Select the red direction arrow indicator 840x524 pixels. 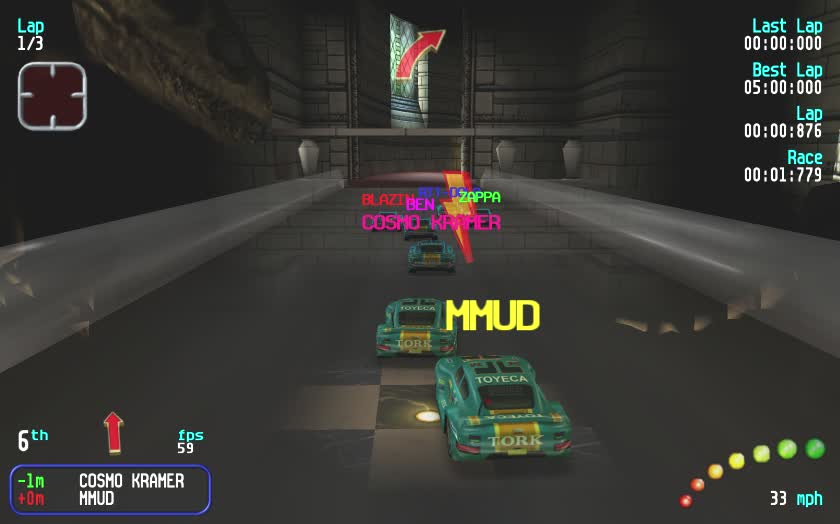(113, 432)
